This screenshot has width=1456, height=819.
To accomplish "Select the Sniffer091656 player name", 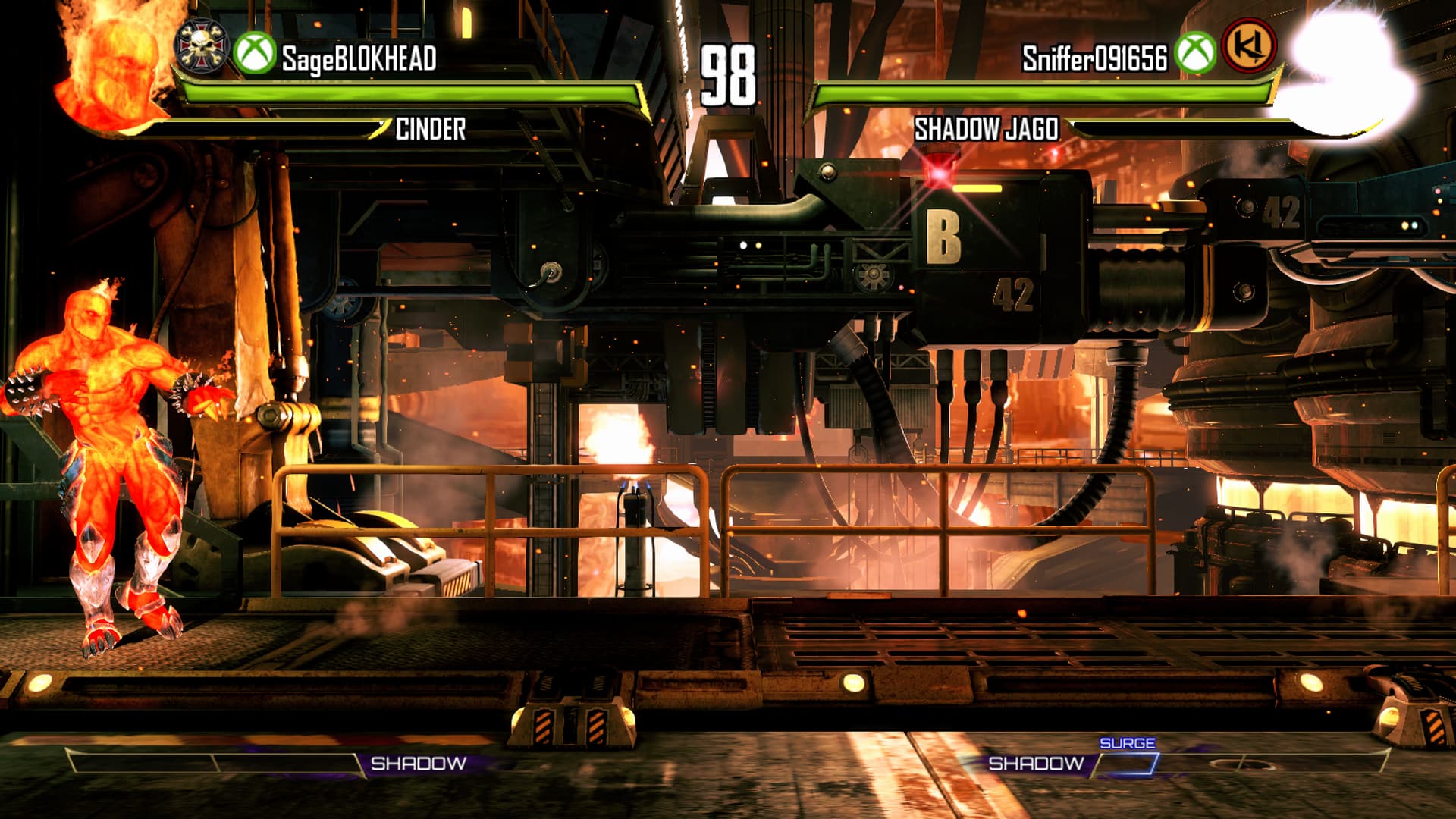I will (x=1094, y=58).
